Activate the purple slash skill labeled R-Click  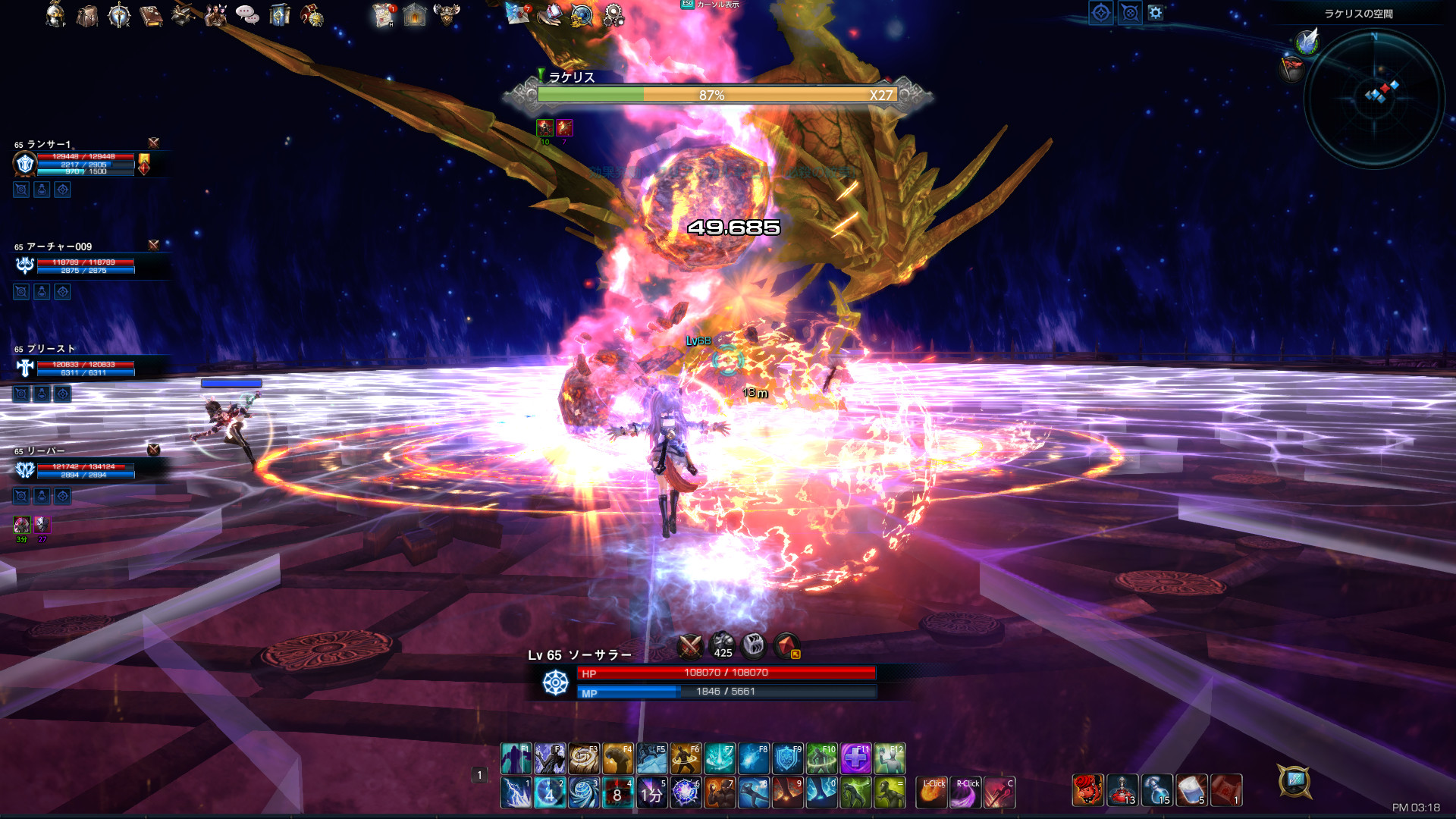point(965,793)
